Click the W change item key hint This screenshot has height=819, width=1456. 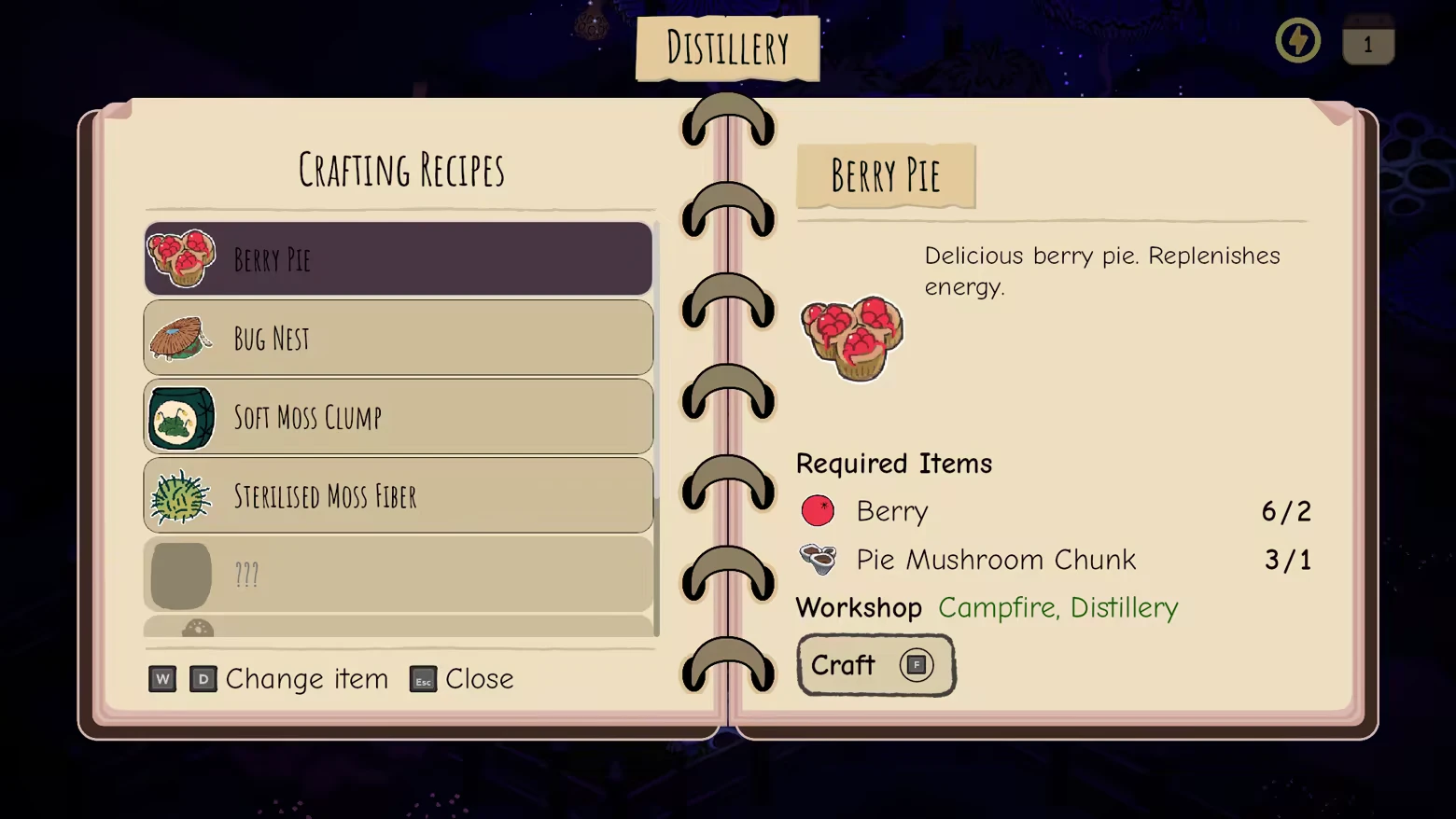pos(161,679)
